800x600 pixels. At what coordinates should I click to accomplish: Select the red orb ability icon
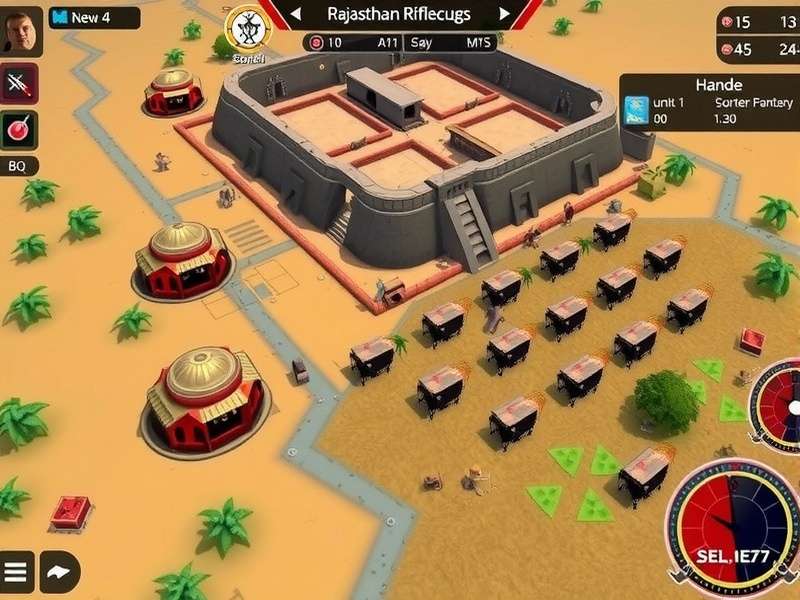click(19, 129)
